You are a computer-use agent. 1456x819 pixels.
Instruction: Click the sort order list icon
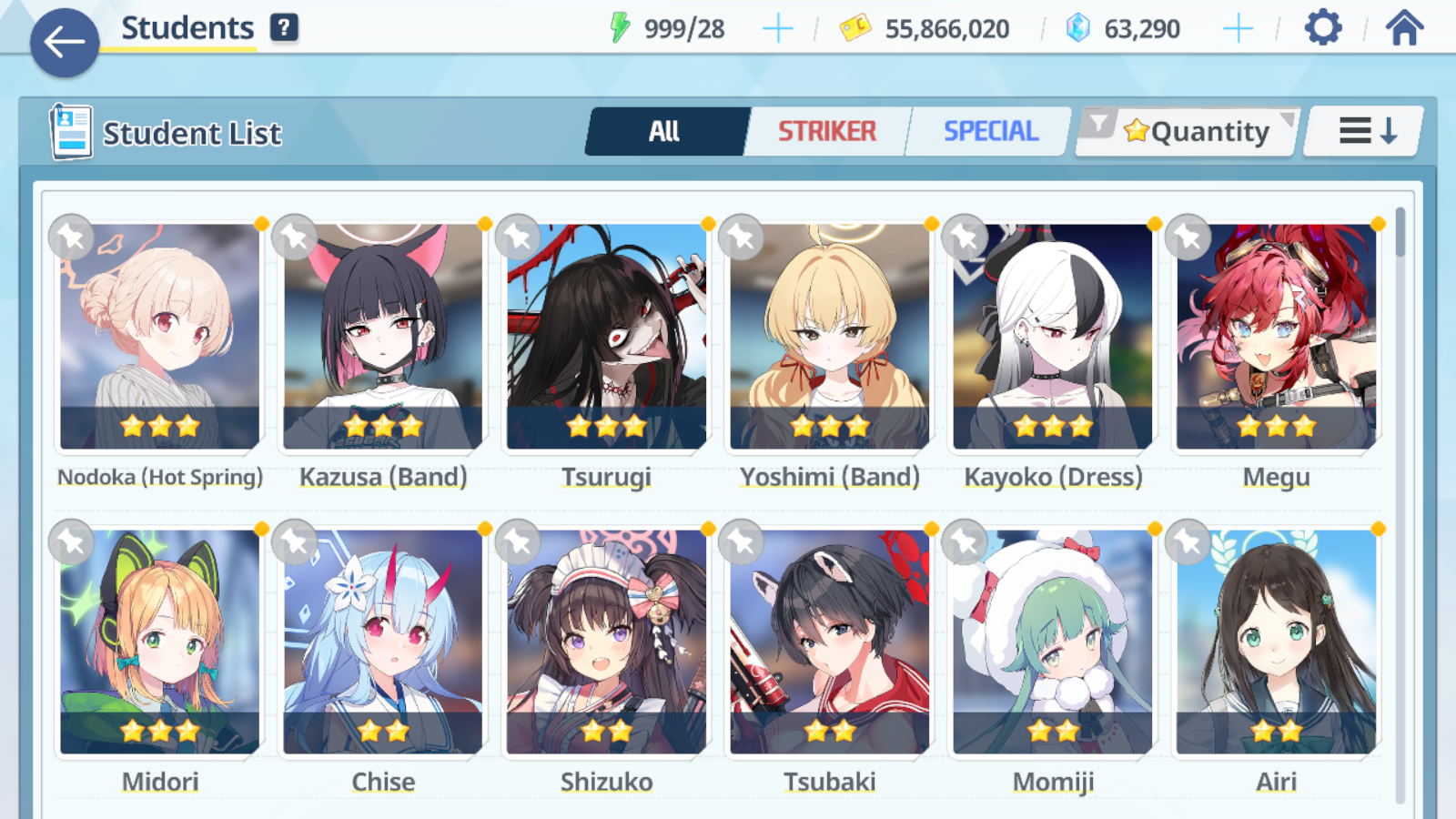(1362, 130)
